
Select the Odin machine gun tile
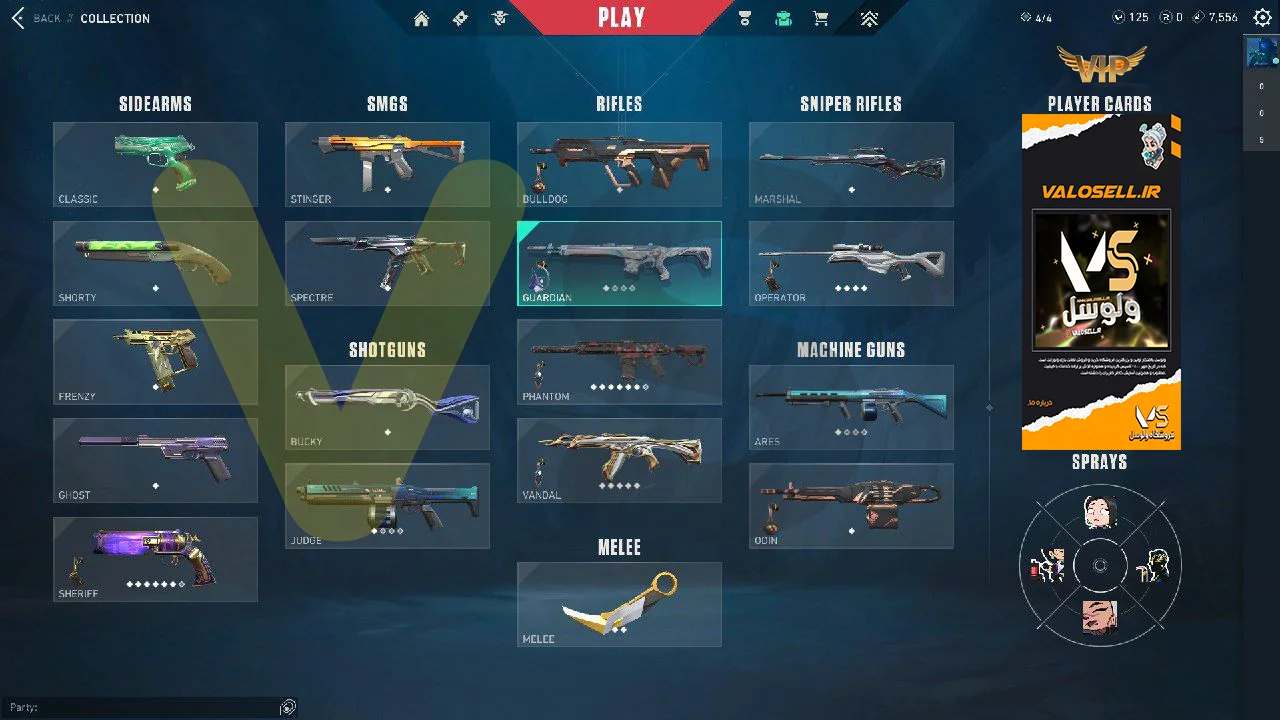851,505
